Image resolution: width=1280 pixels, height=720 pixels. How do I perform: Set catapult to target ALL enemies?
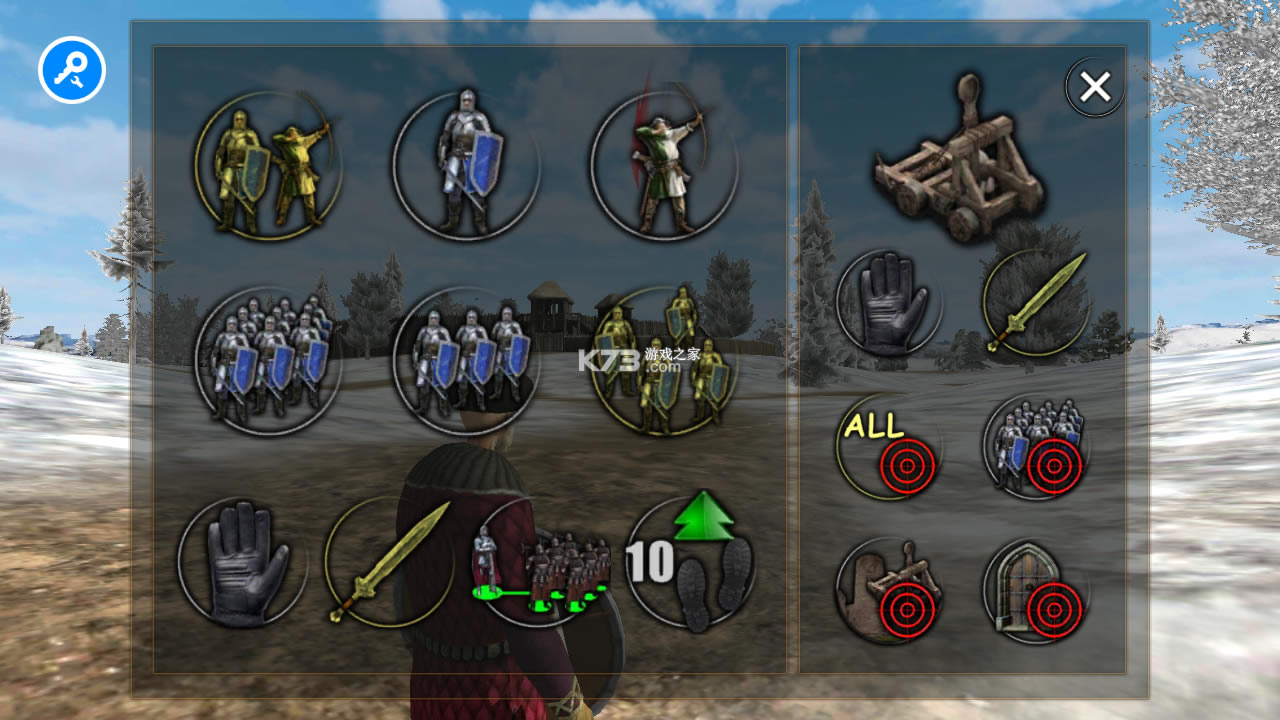tap(888, 447)
